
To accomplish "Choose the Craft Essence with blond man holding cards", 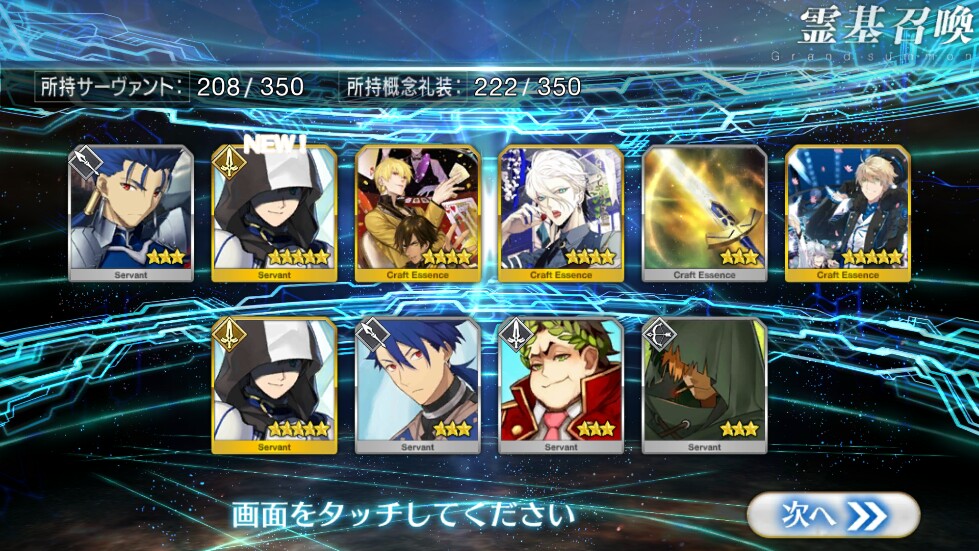I will pyautogui.click(x=418, y=213).
